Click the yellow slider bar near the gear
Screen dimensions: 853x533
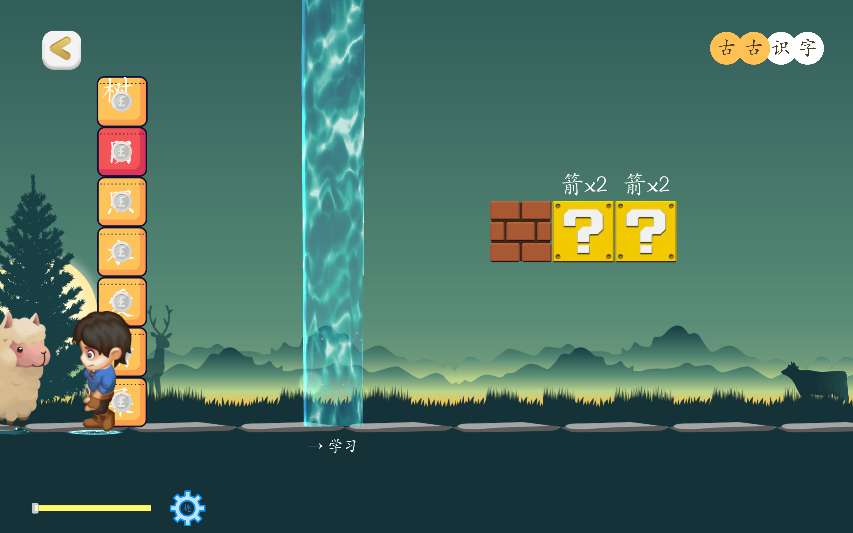pyautogui.click(x=93, y=508)
